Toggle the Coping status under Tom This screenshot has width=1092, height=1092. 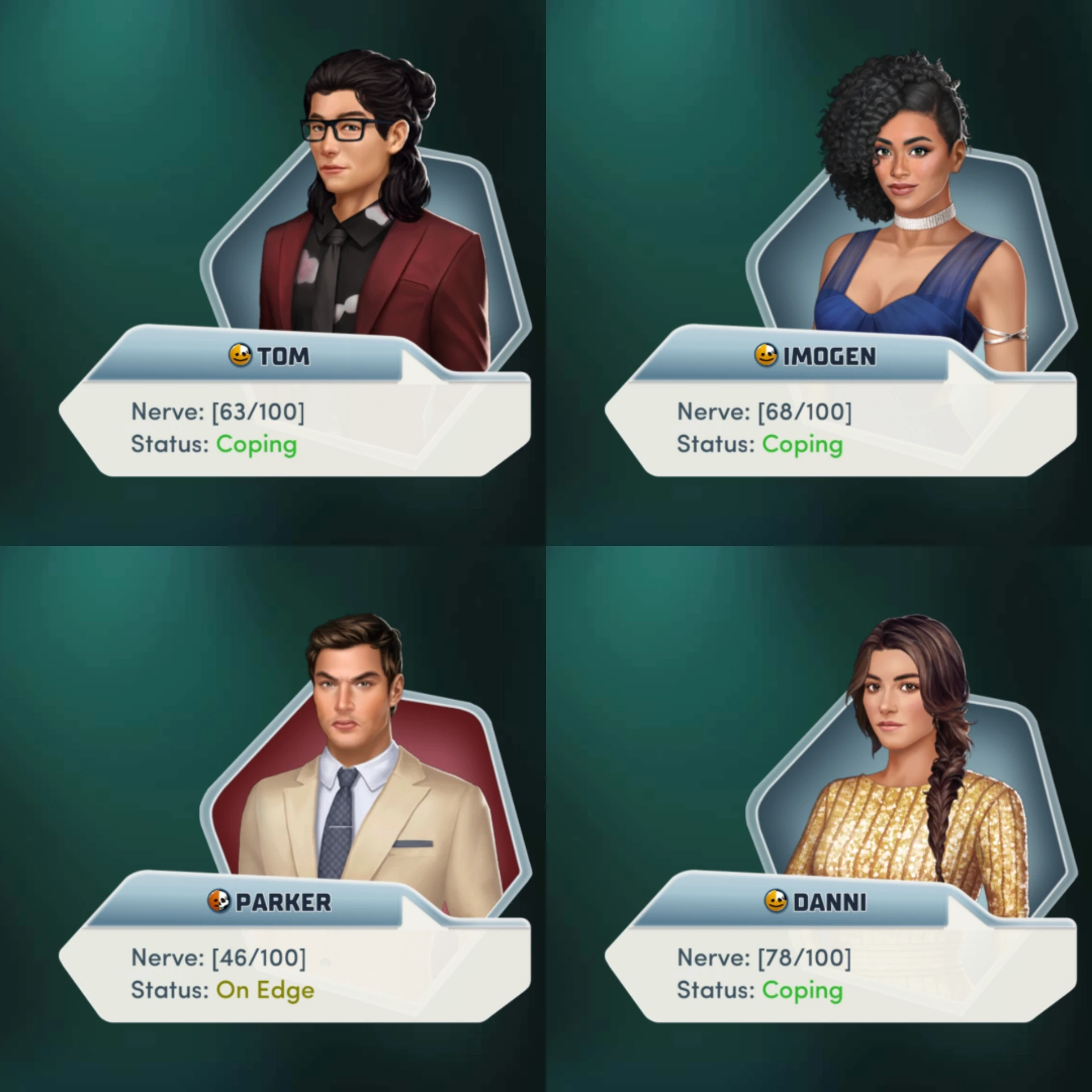[256, 445]
